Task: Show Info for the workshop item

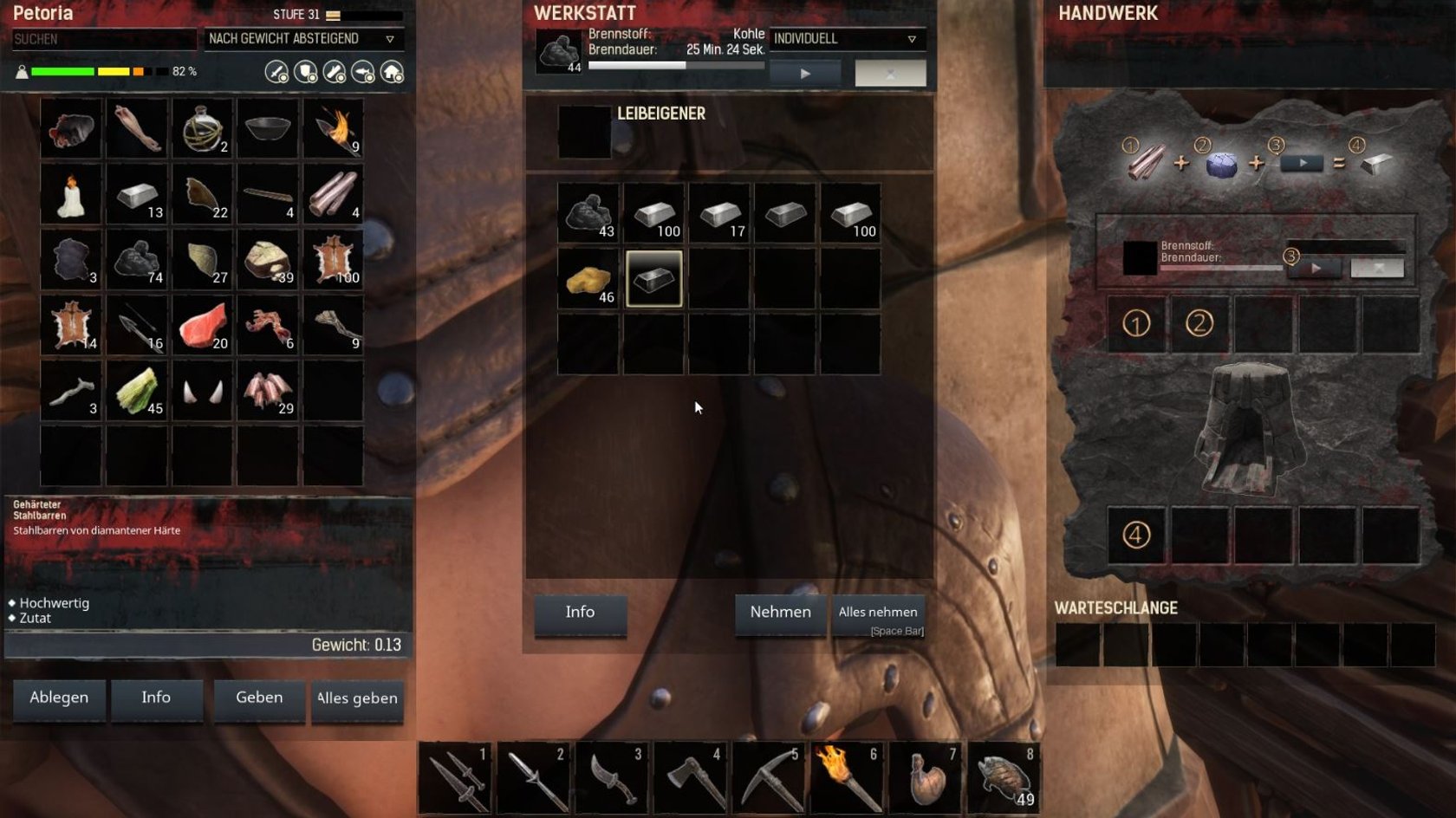Action: click(580, 613)
